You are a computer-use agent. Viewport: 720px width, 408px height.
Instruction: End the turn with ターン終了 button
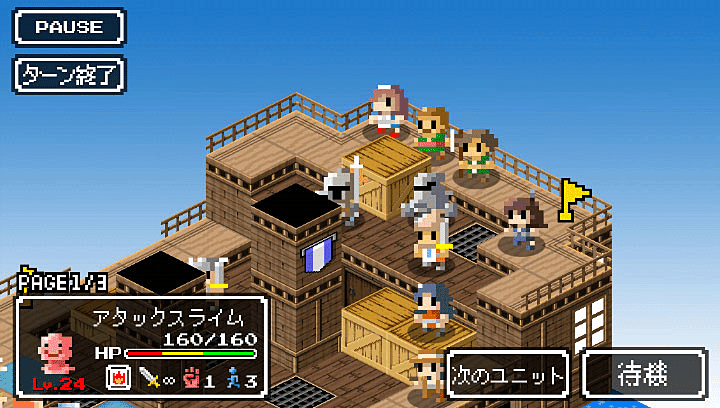69,74
